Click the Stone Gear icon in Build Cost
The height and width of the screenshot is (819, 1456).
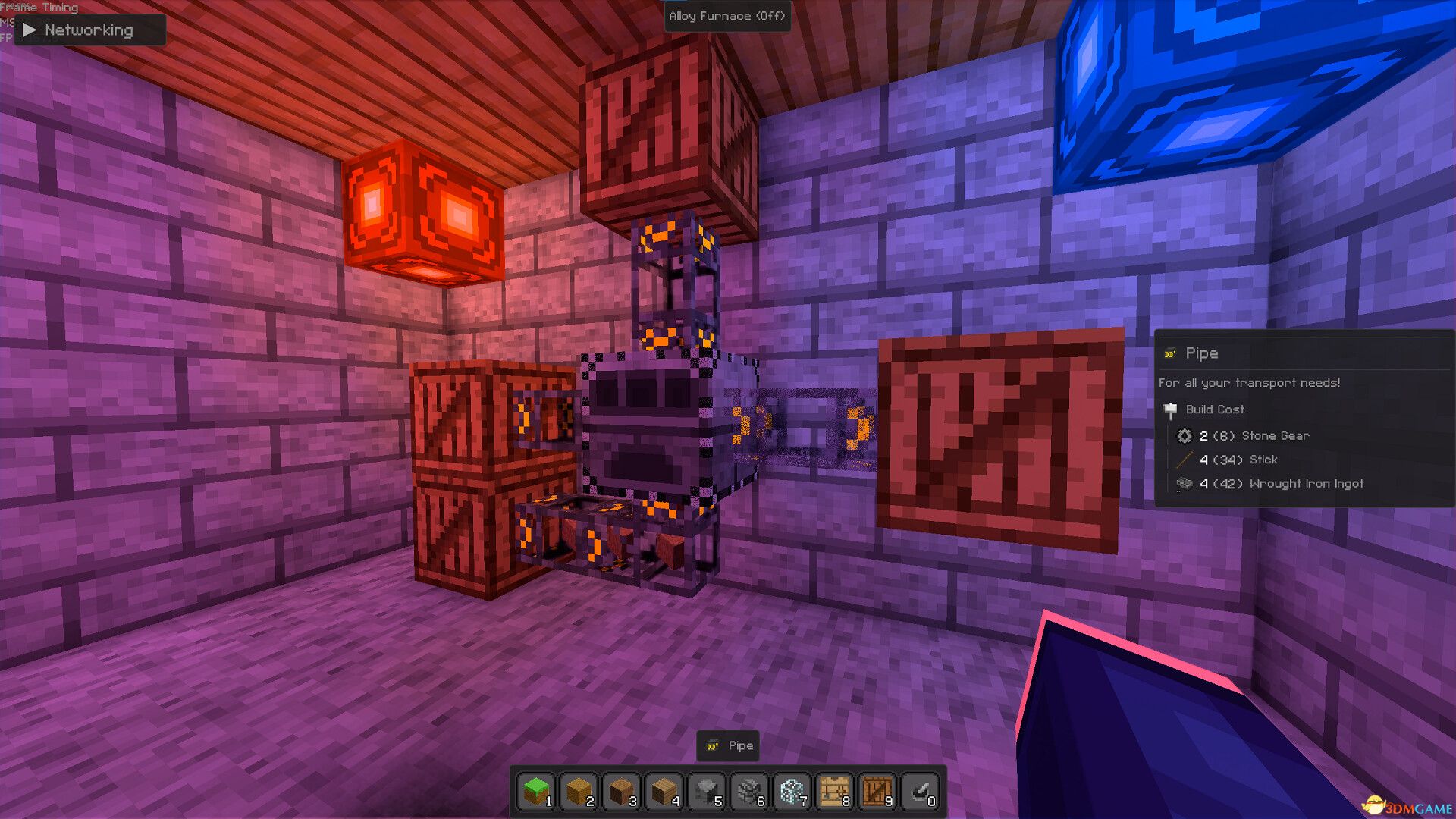[x=1184, y=436]
